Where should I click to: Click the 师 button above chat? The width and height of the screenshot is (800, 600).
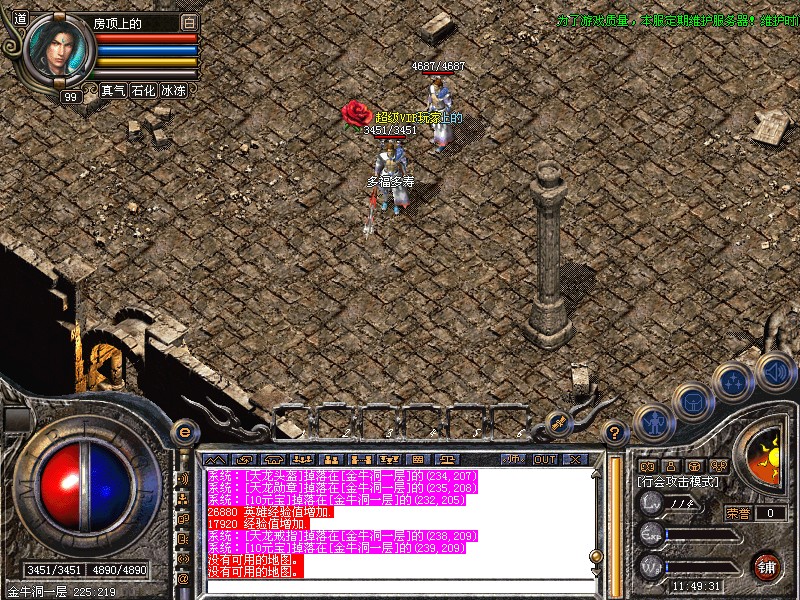(514, 459)
